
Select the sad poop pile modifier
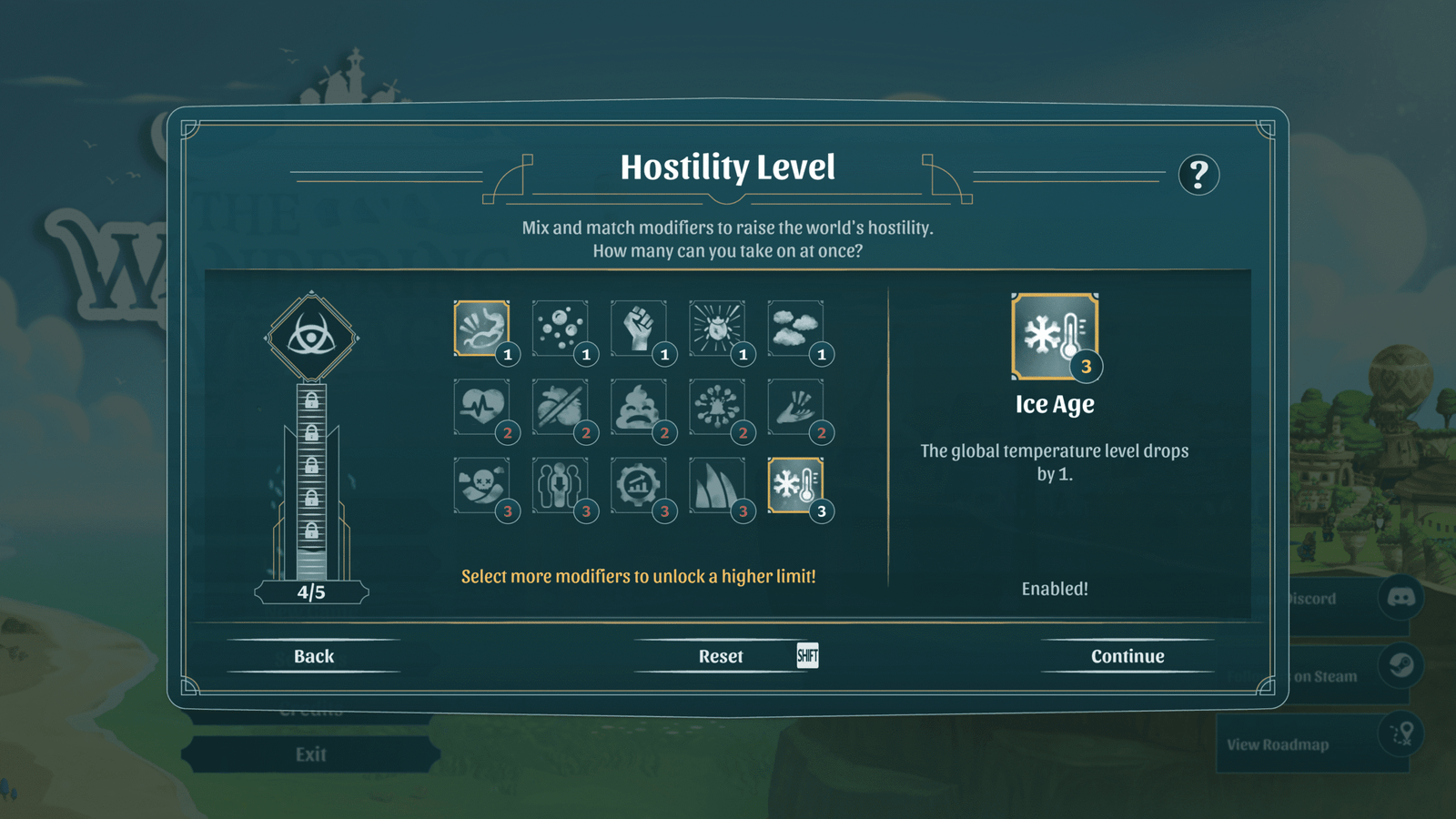(638, 407)
